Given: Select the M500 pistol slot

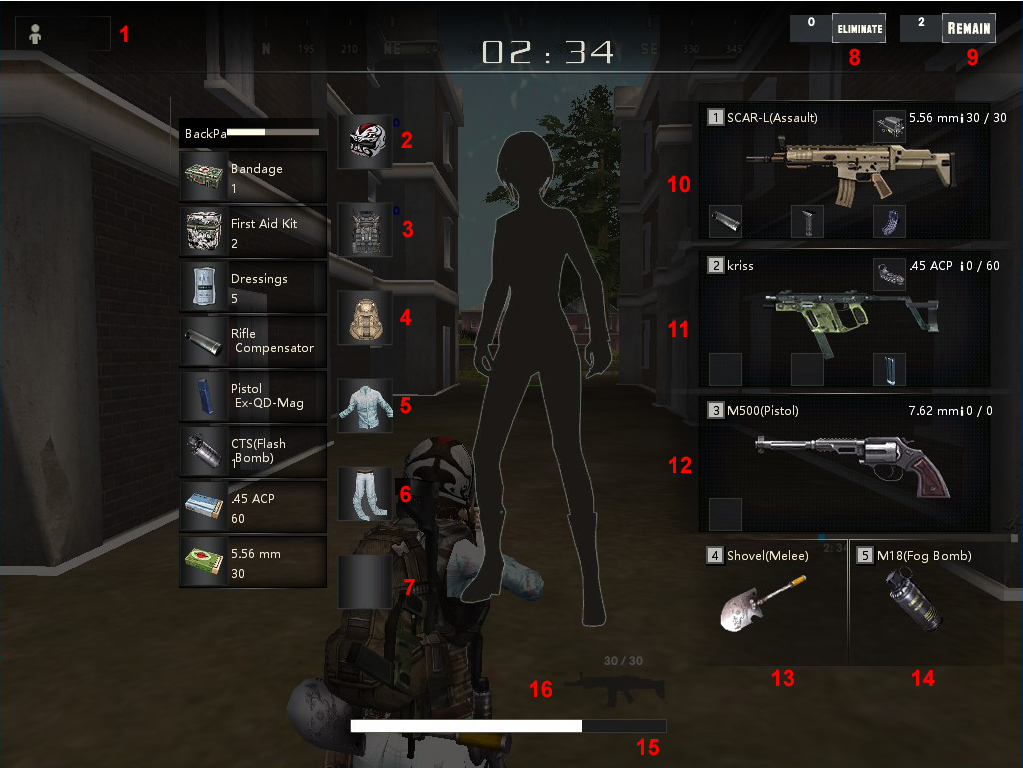Looking at the screenshot, I should tap(844, 464).
